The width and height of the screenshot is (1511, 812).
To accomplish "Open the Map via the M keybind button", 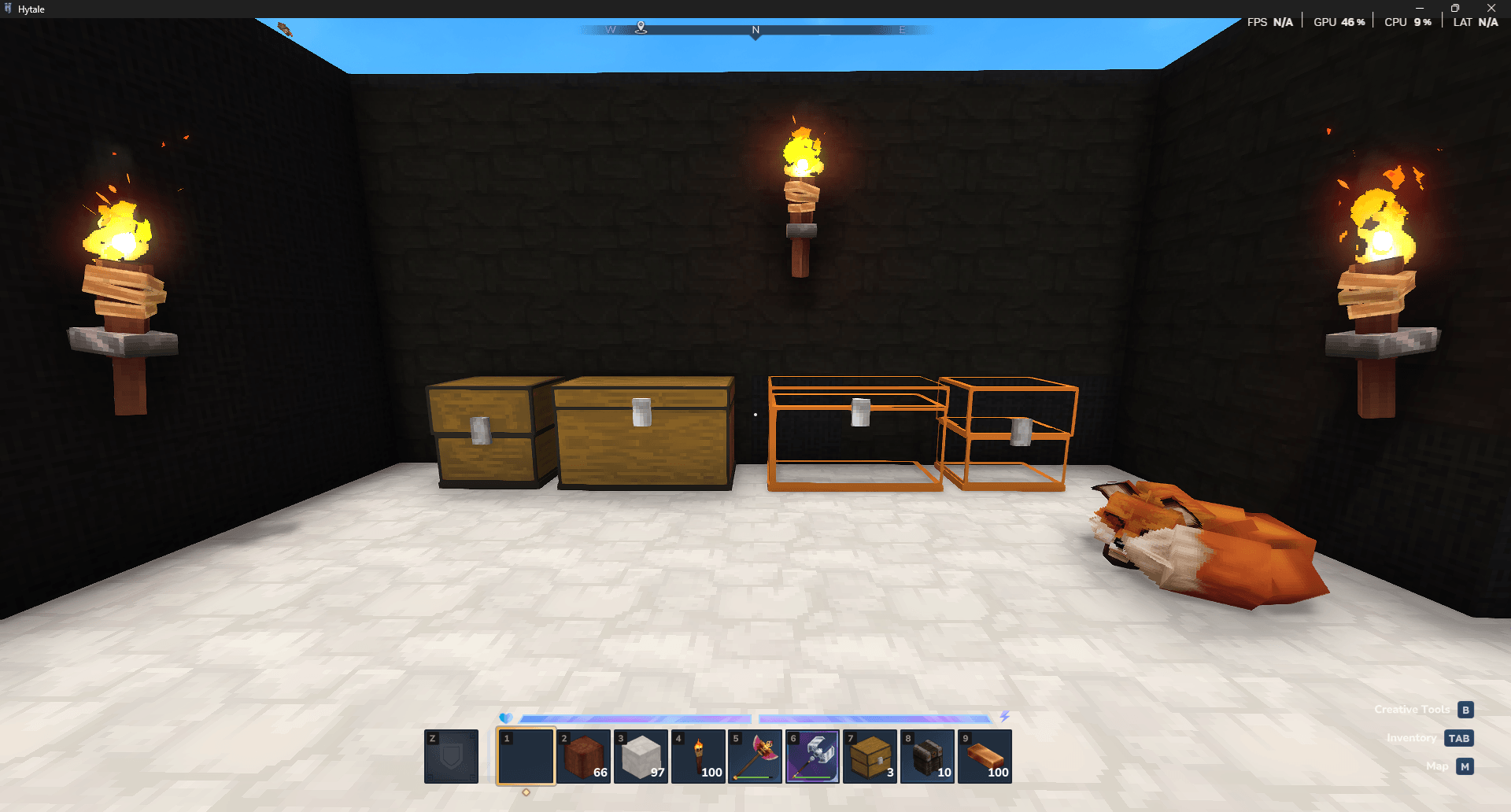I will (1464, 766).
